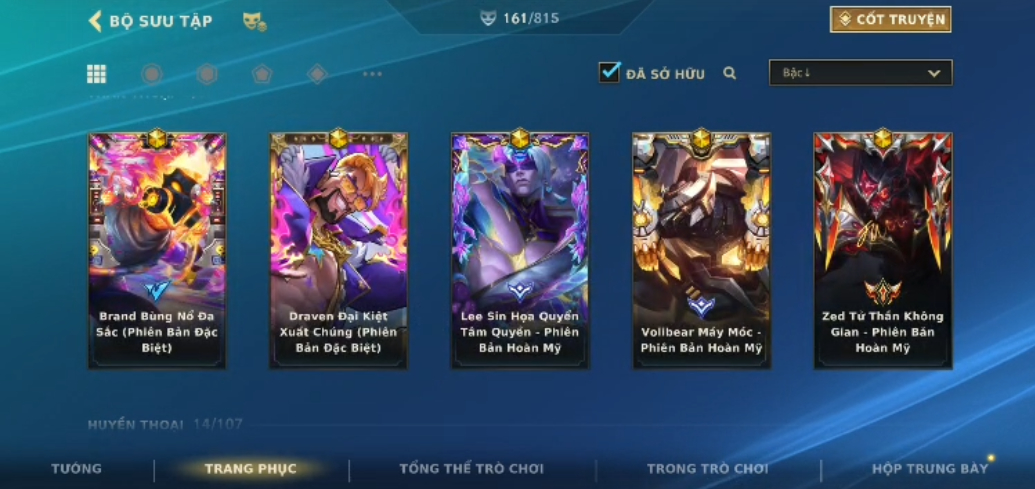
Task: Open the Tổng Thể Trò Chơi tab
Action: pos(471,469)
